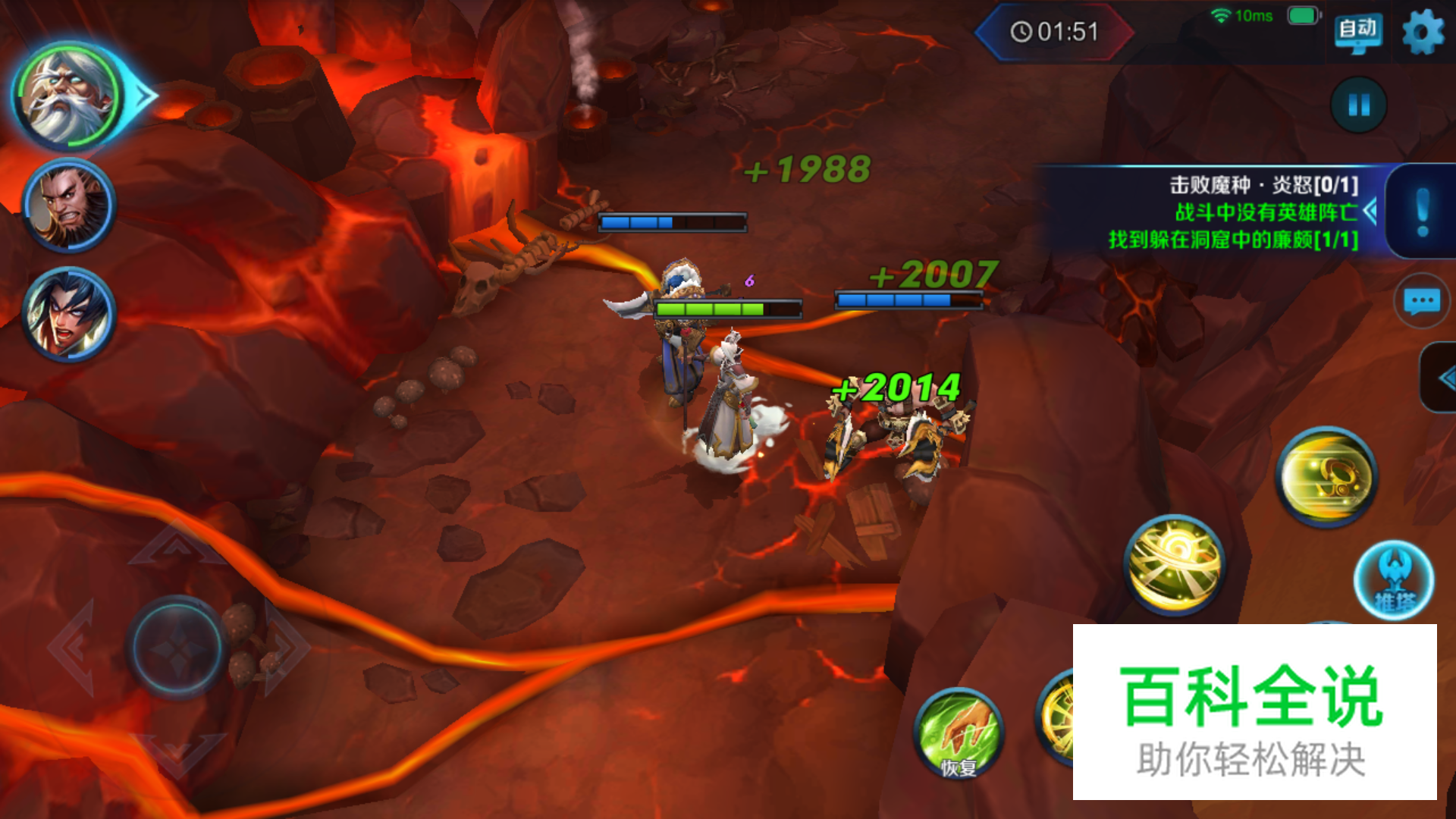Click the blue exclamation mark objective icon
The image size is (1456, 819).
1423,212
